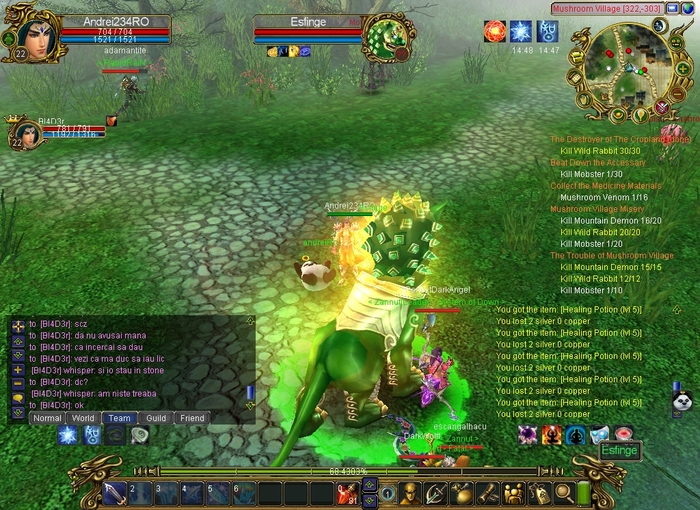
Task: Open the magnifying glass search icon
Action: (562, 493)
